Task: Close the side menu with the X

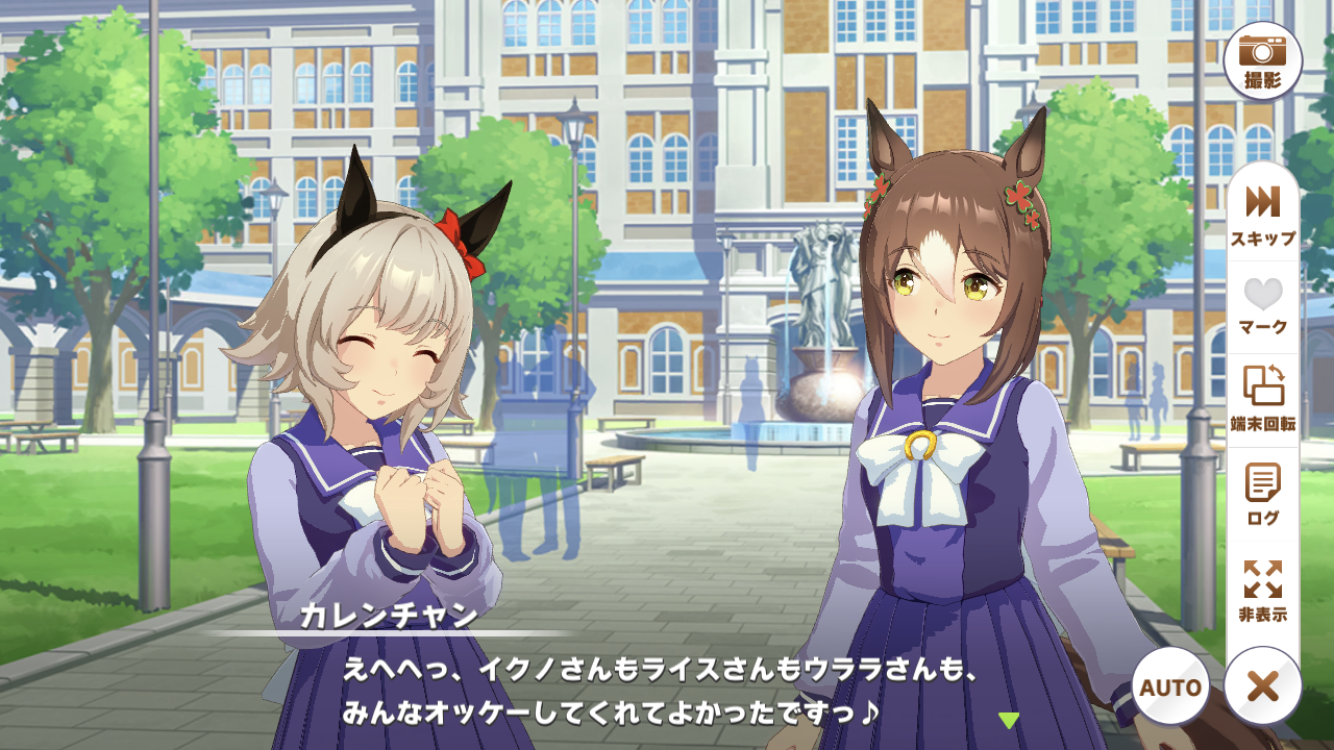Action: (x=1263, y=687)
